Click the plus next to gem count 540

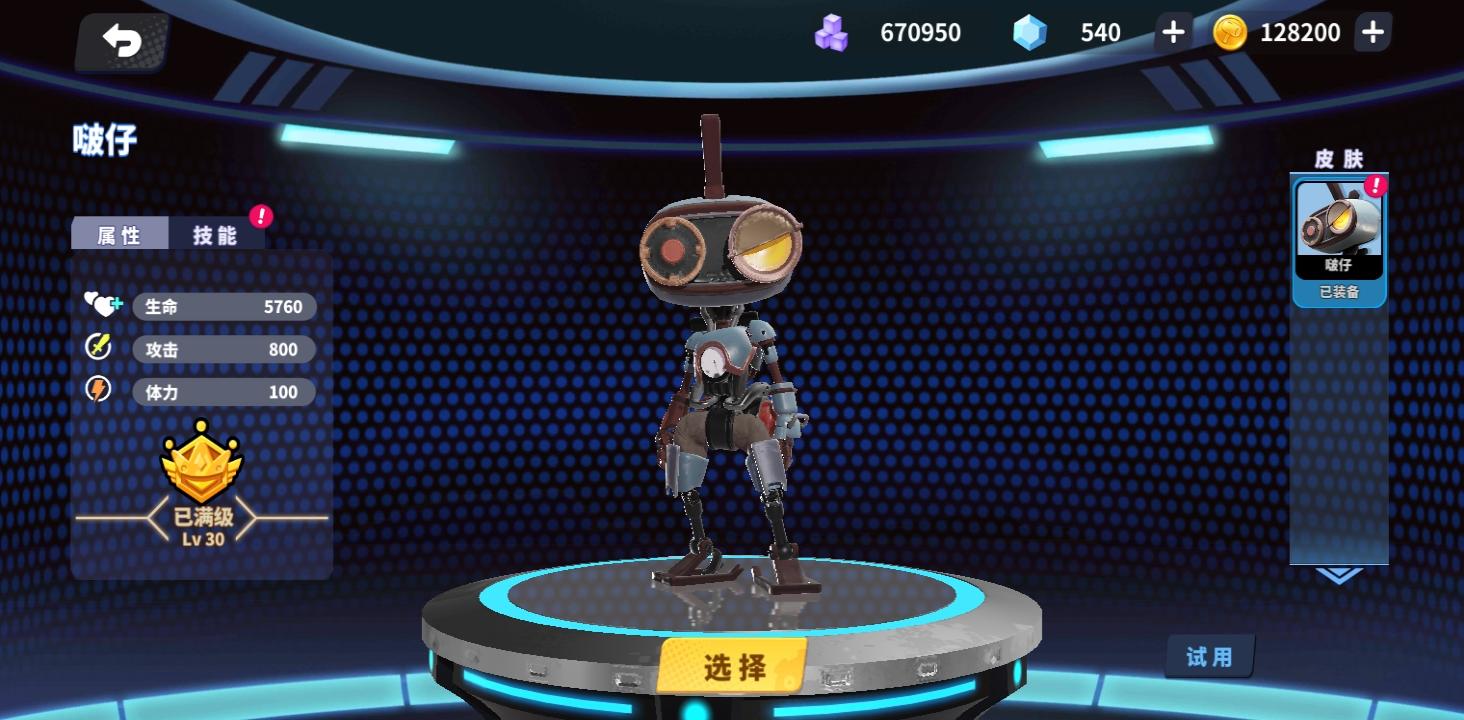tap(1171, 32)
